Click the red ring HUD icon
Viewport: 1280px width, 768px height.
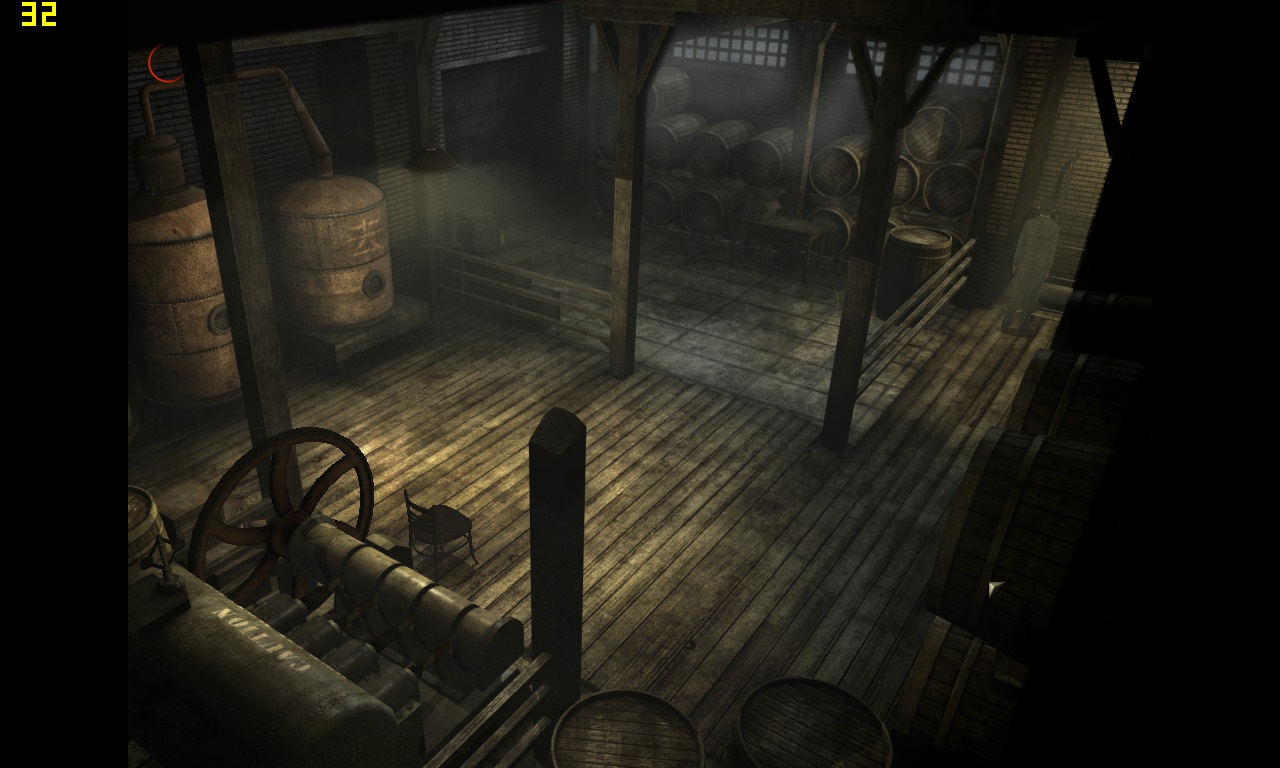[165, 63]
